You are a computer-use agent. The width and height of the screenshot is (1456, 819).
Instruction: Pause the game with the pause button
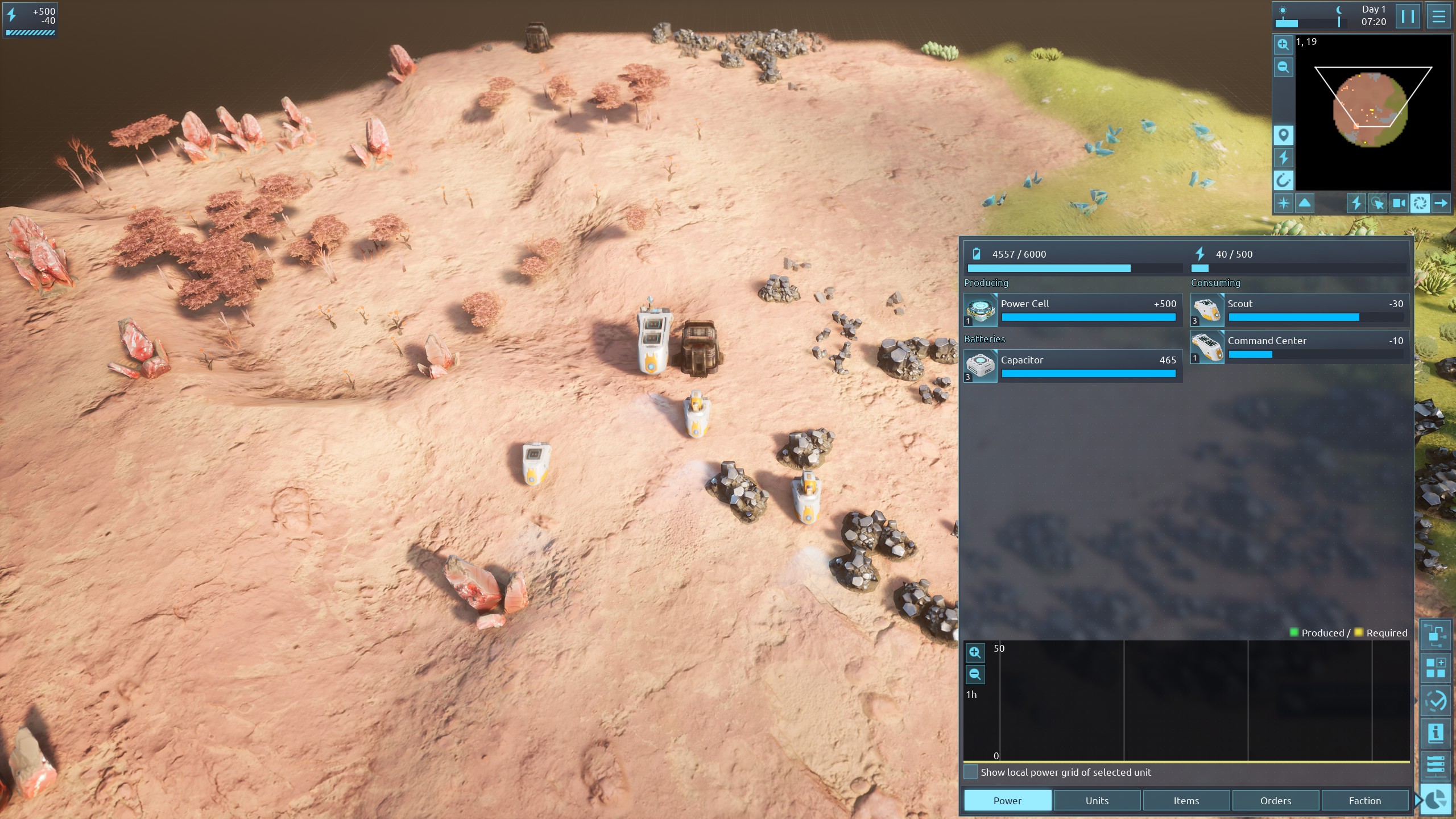pyautogui.click(x=1408, y=16)
